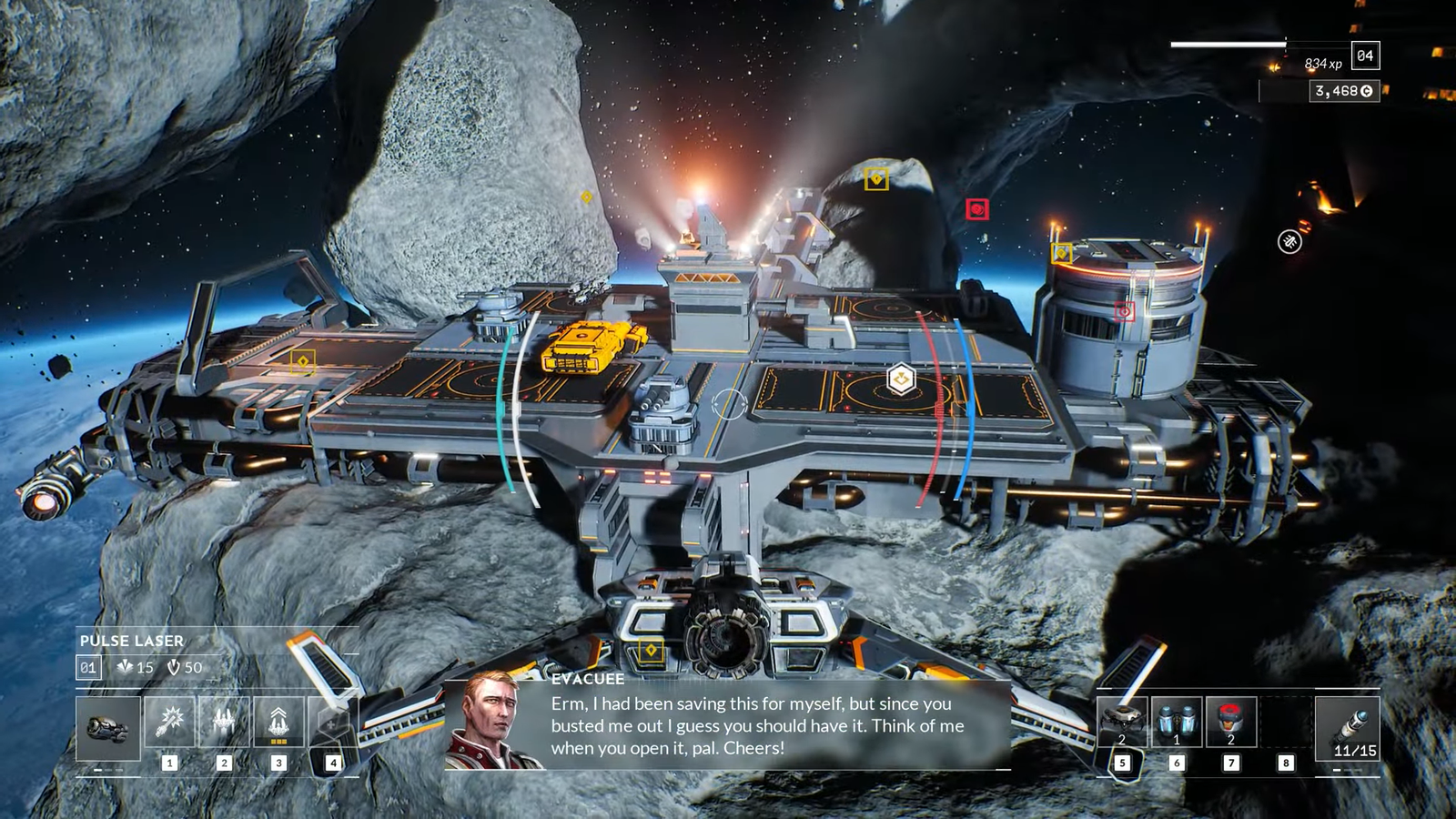The height and width of the screenshot is (819, 1456).
Task: Target the red marker on the tower wall
Action: pos(1125,312)
